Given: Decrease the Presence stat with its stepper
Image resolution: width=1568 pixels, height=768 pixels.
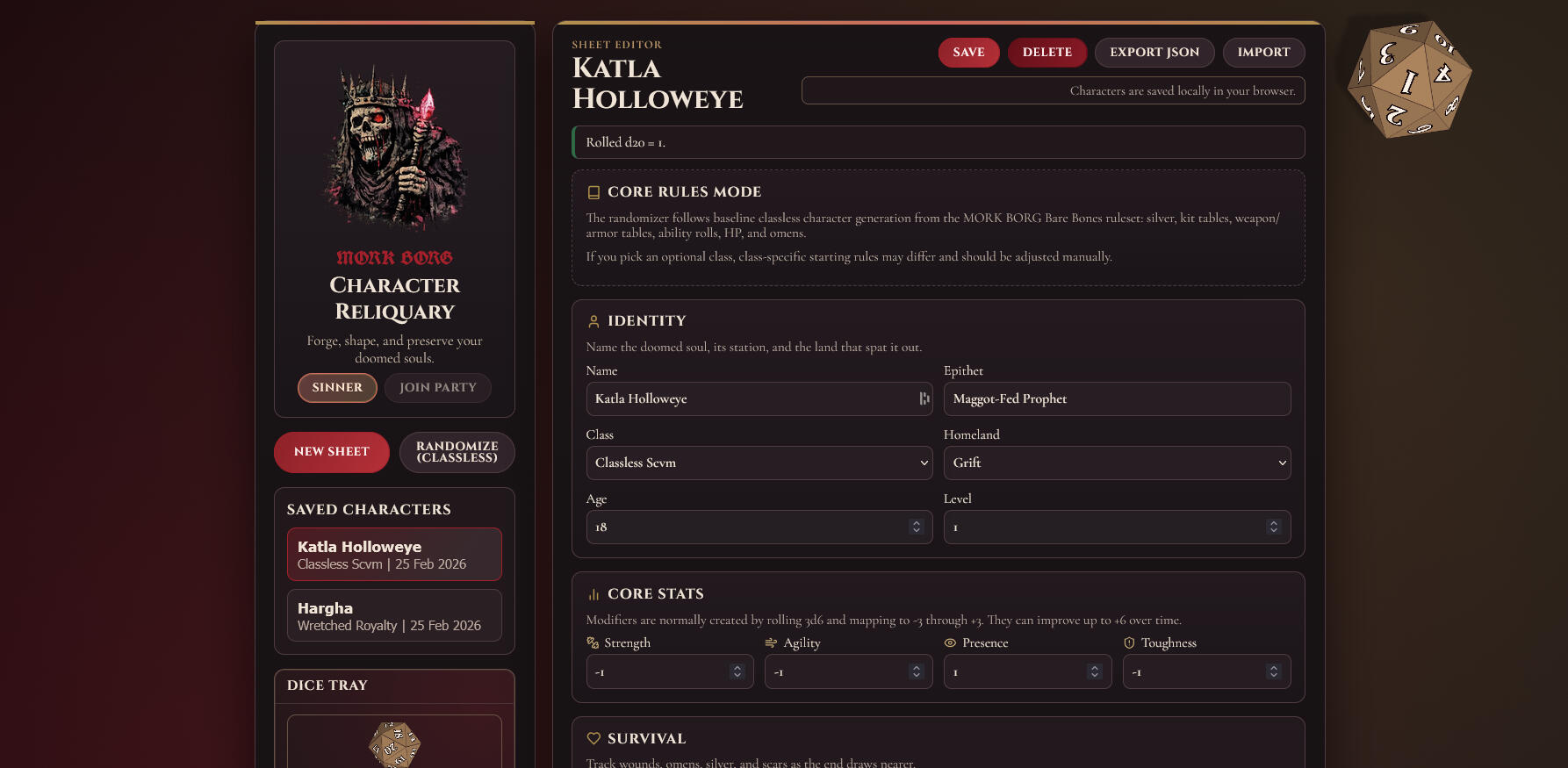Looking at the screenshot, I should click(x=1095, y=676).
